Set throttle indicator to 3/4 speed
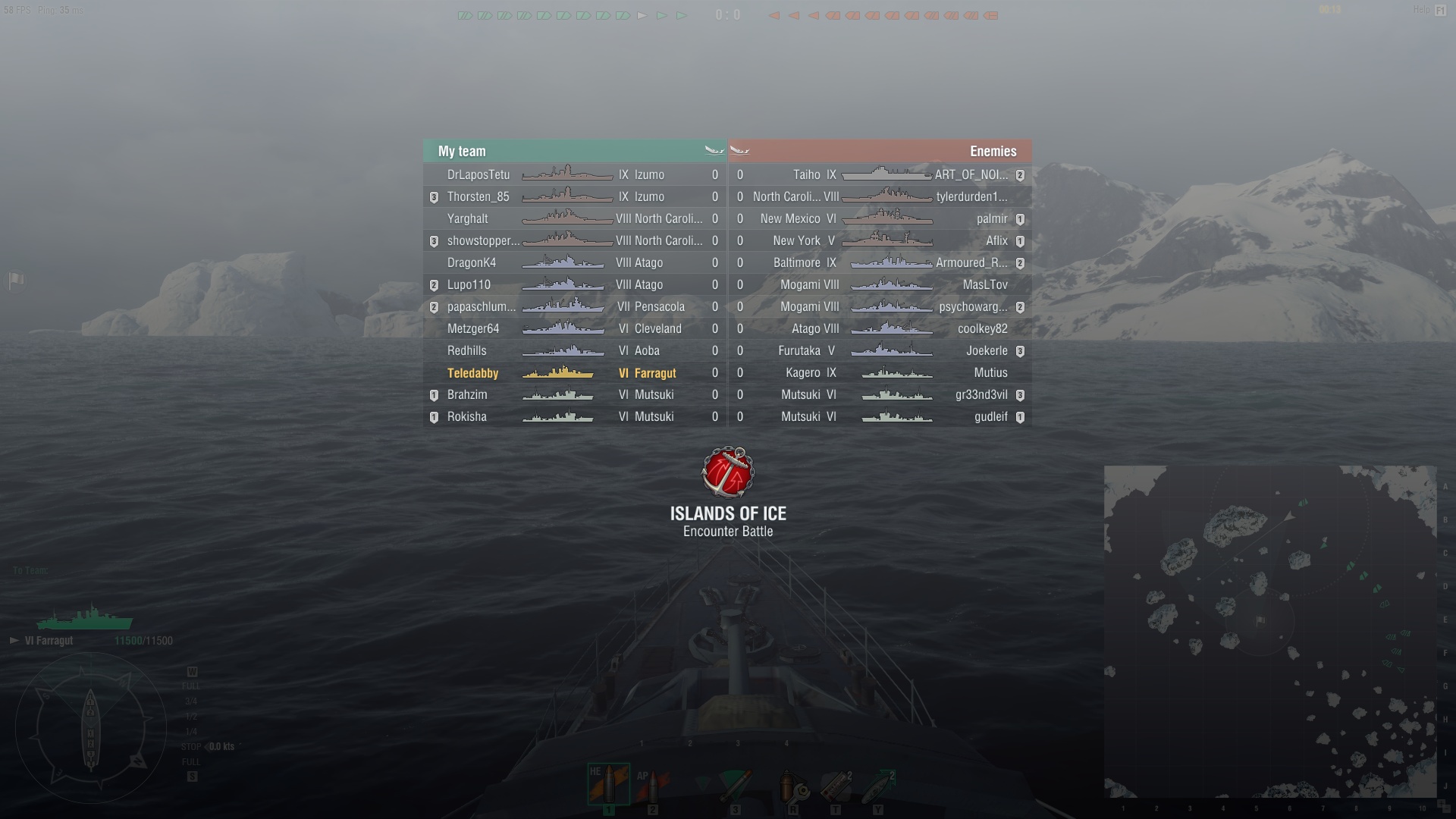 [191, 700]
